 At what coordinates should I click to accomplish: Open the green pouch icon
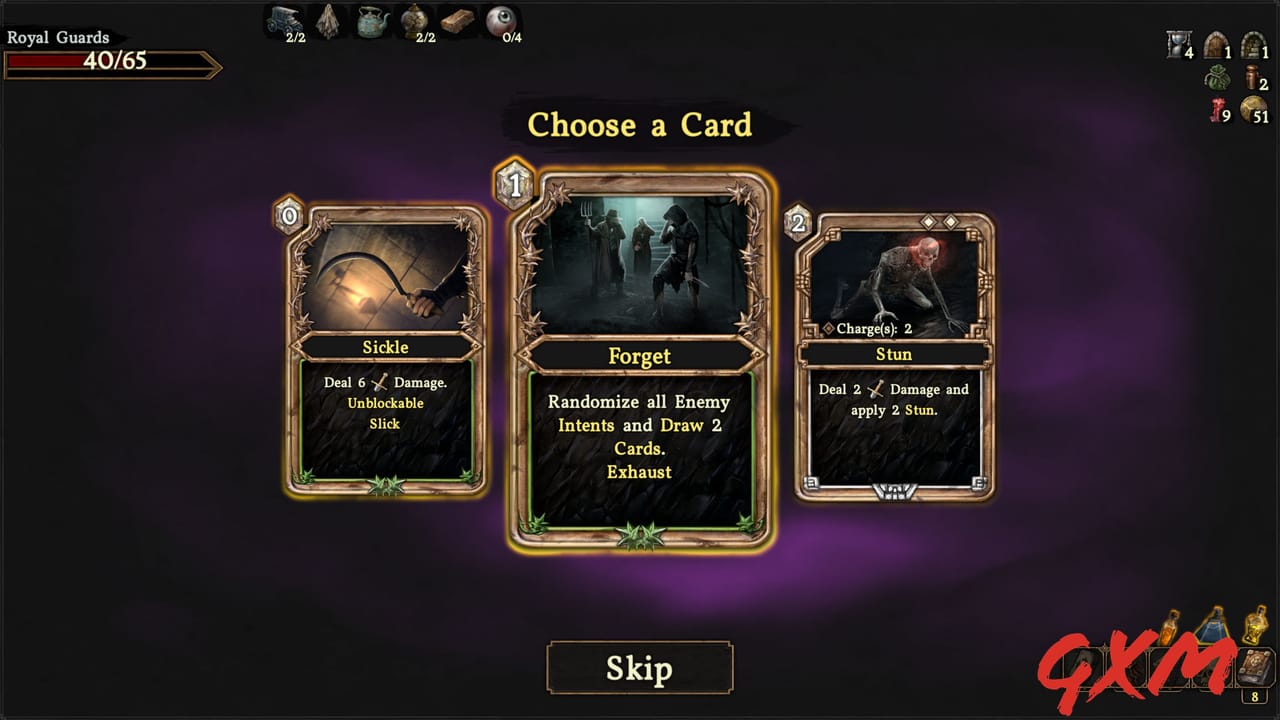1216,77
